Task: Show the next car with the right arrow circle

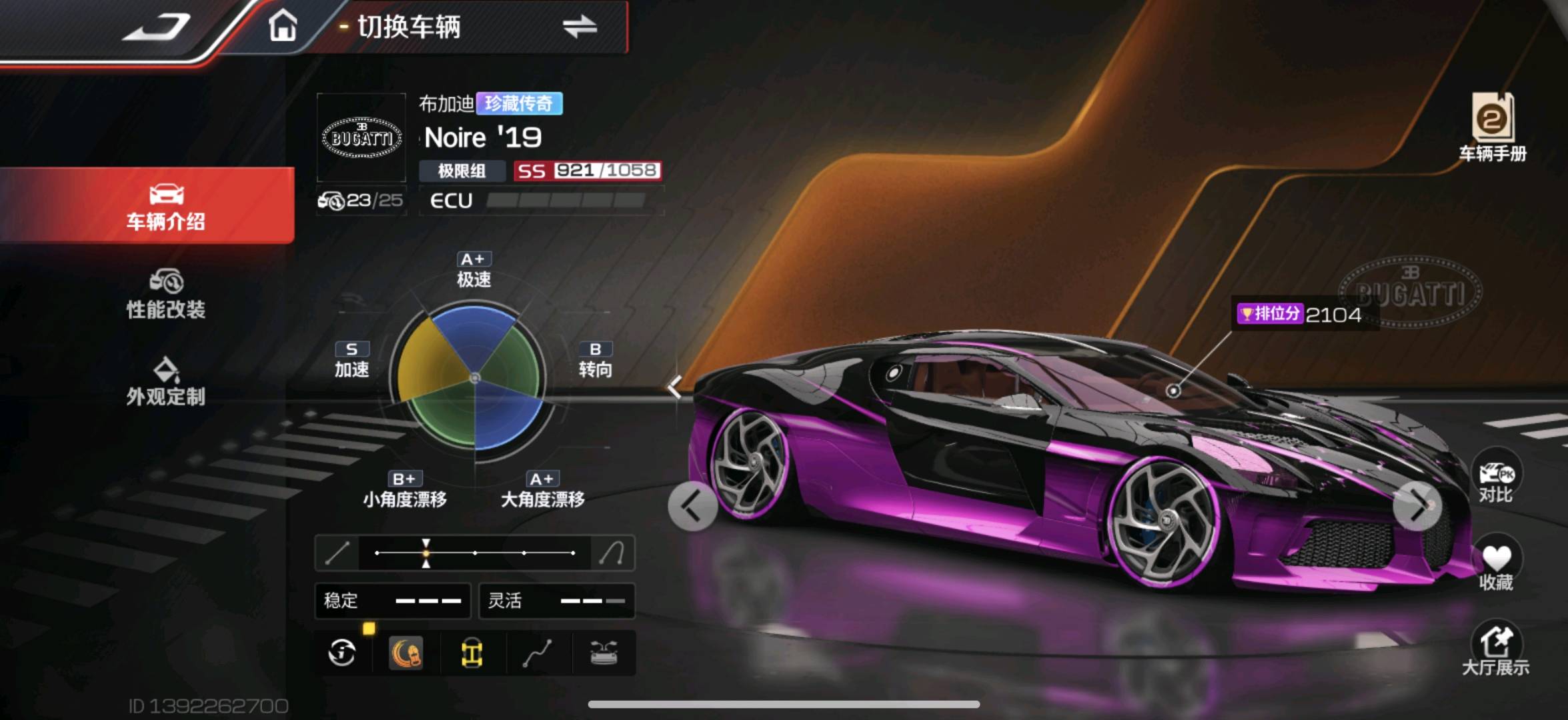Action: click(1417, 506)
